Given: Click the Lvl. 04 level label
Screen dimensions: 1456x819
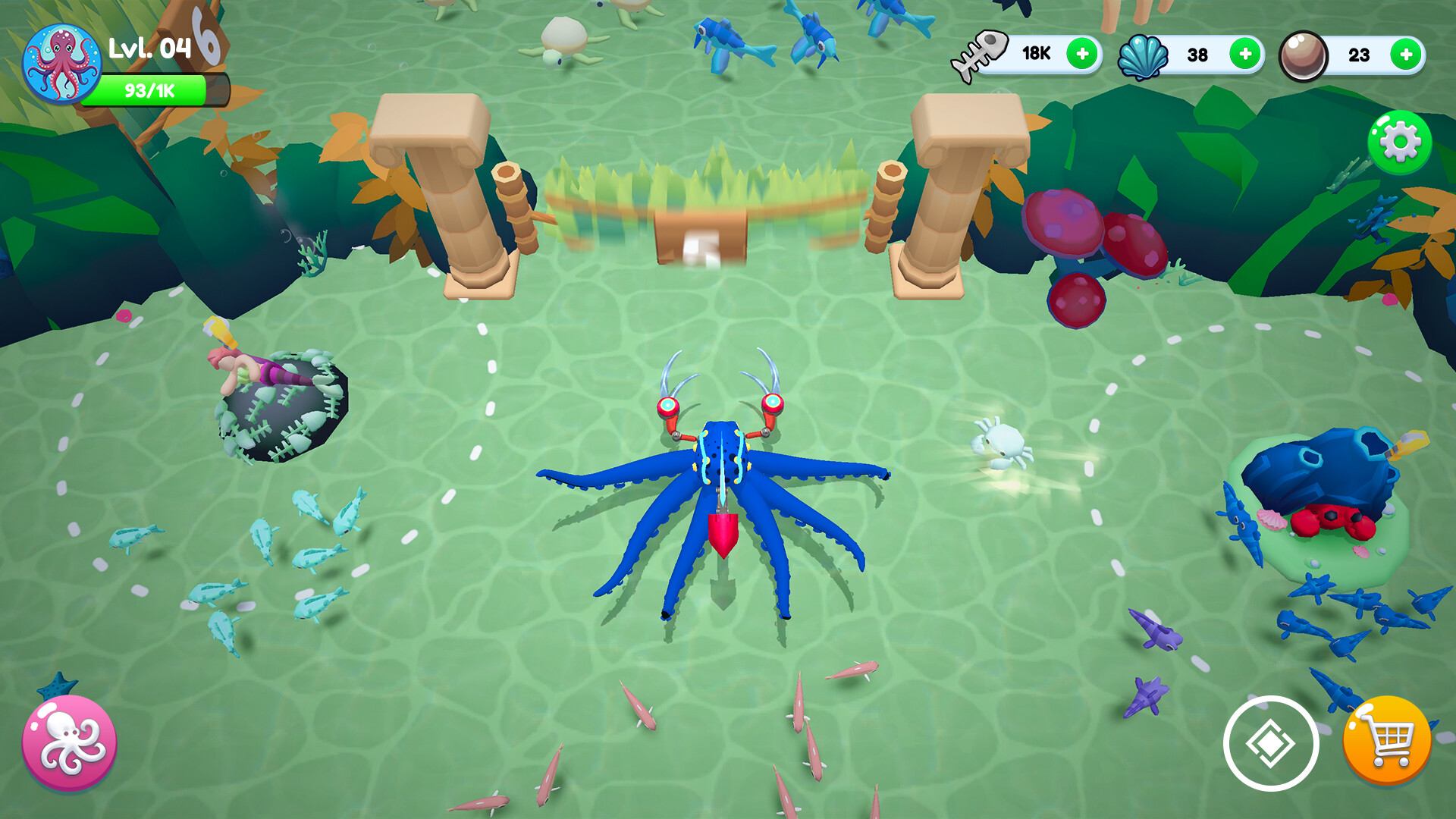Looking at the screenshot, I should point(150,47).
